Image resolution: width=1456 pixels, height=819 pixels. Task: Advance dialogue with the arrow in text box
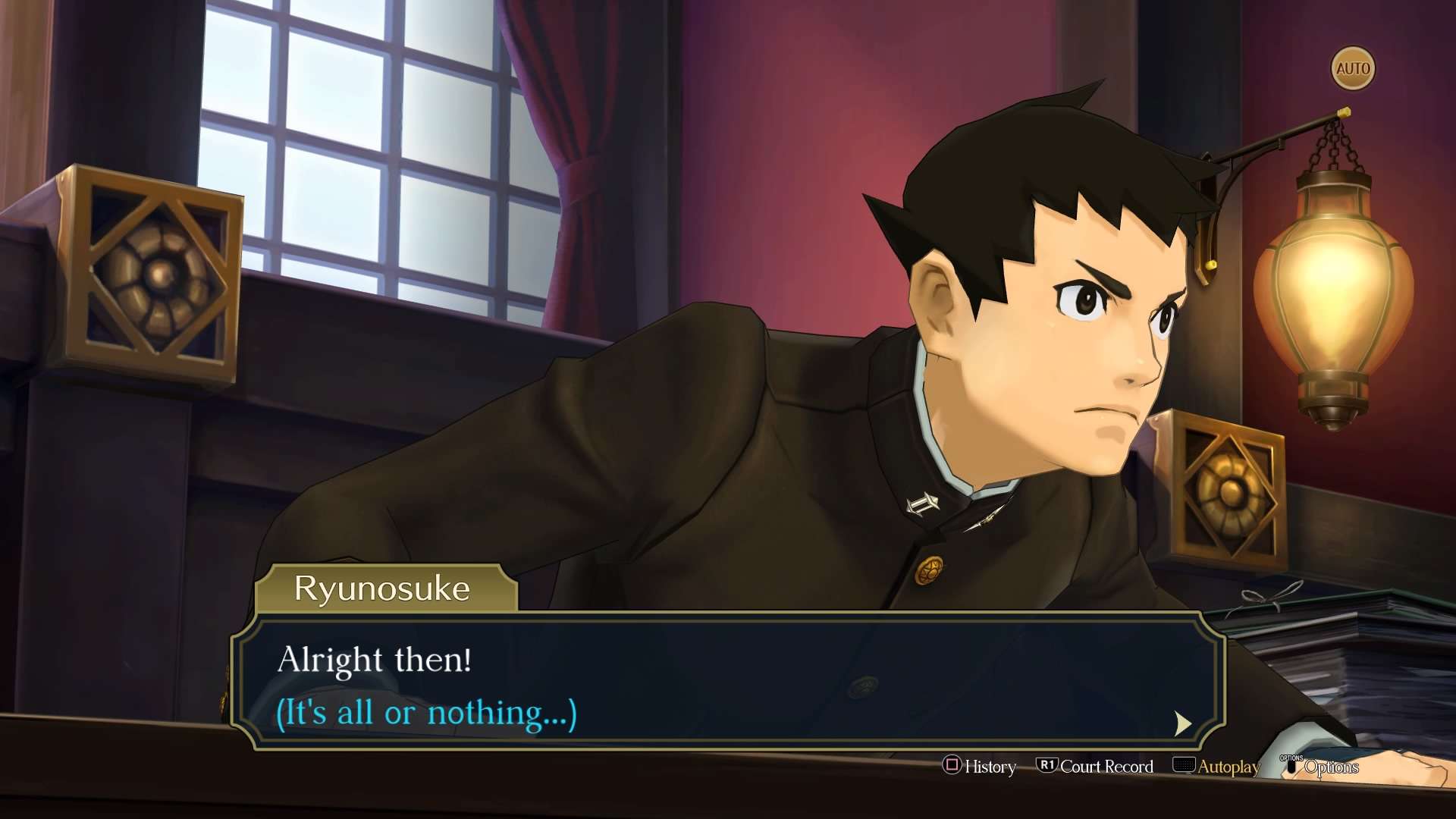coord(1182,723)
